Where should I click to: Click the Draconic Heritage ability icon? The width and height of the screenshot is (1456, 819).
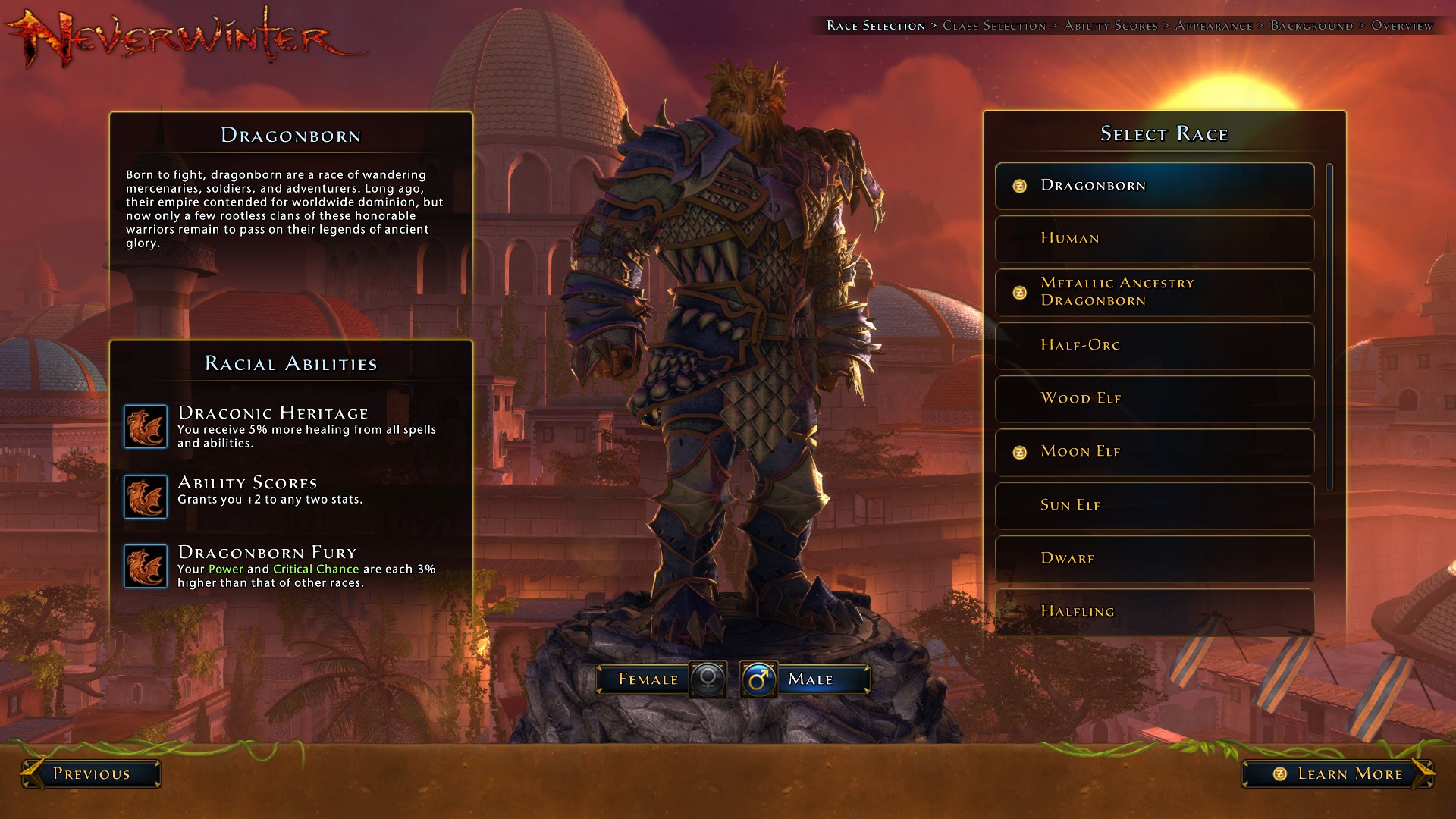tap(146, 427)
